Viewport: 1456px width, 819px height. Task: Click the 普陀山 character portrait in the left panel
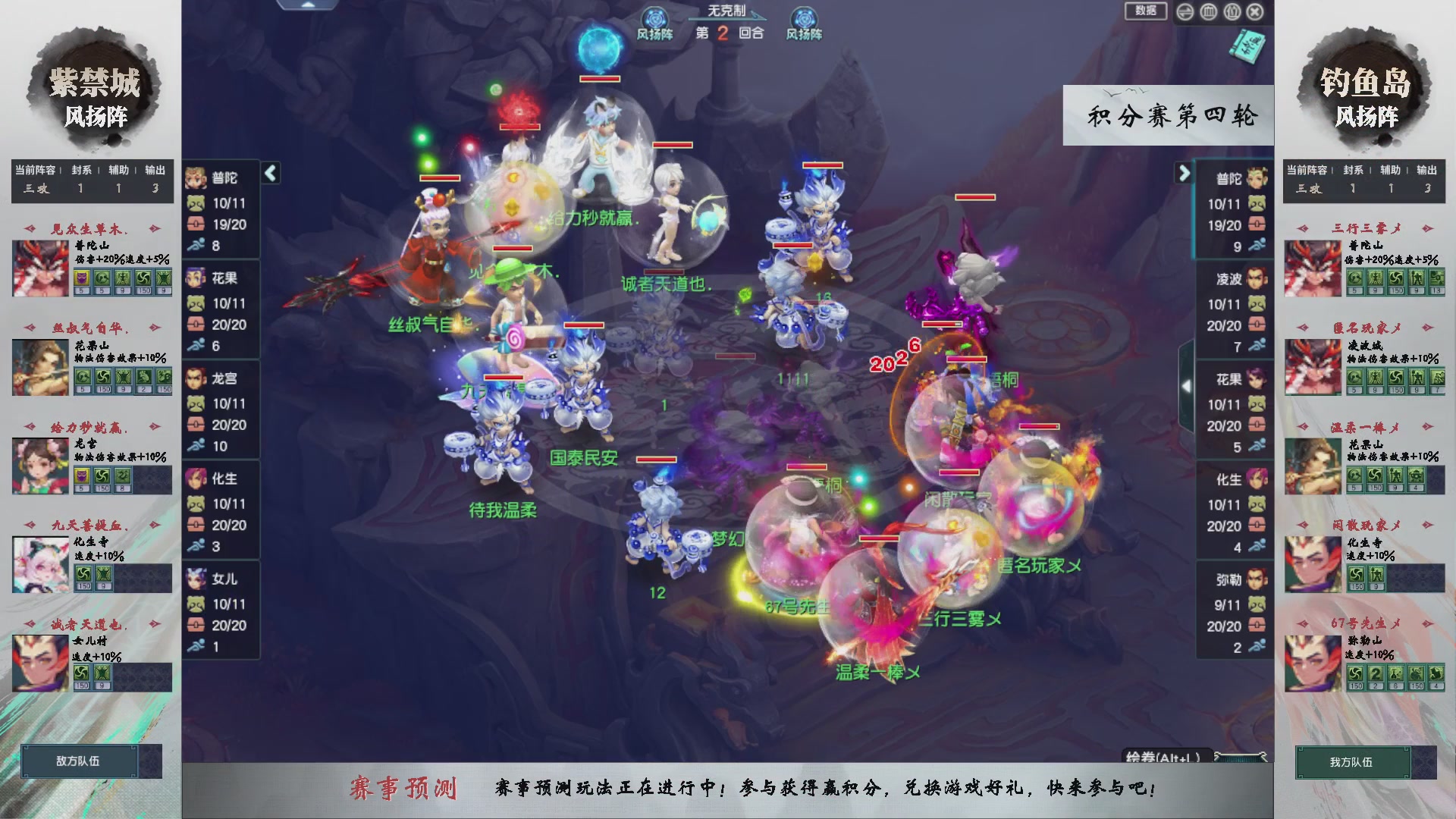[39, 267]
